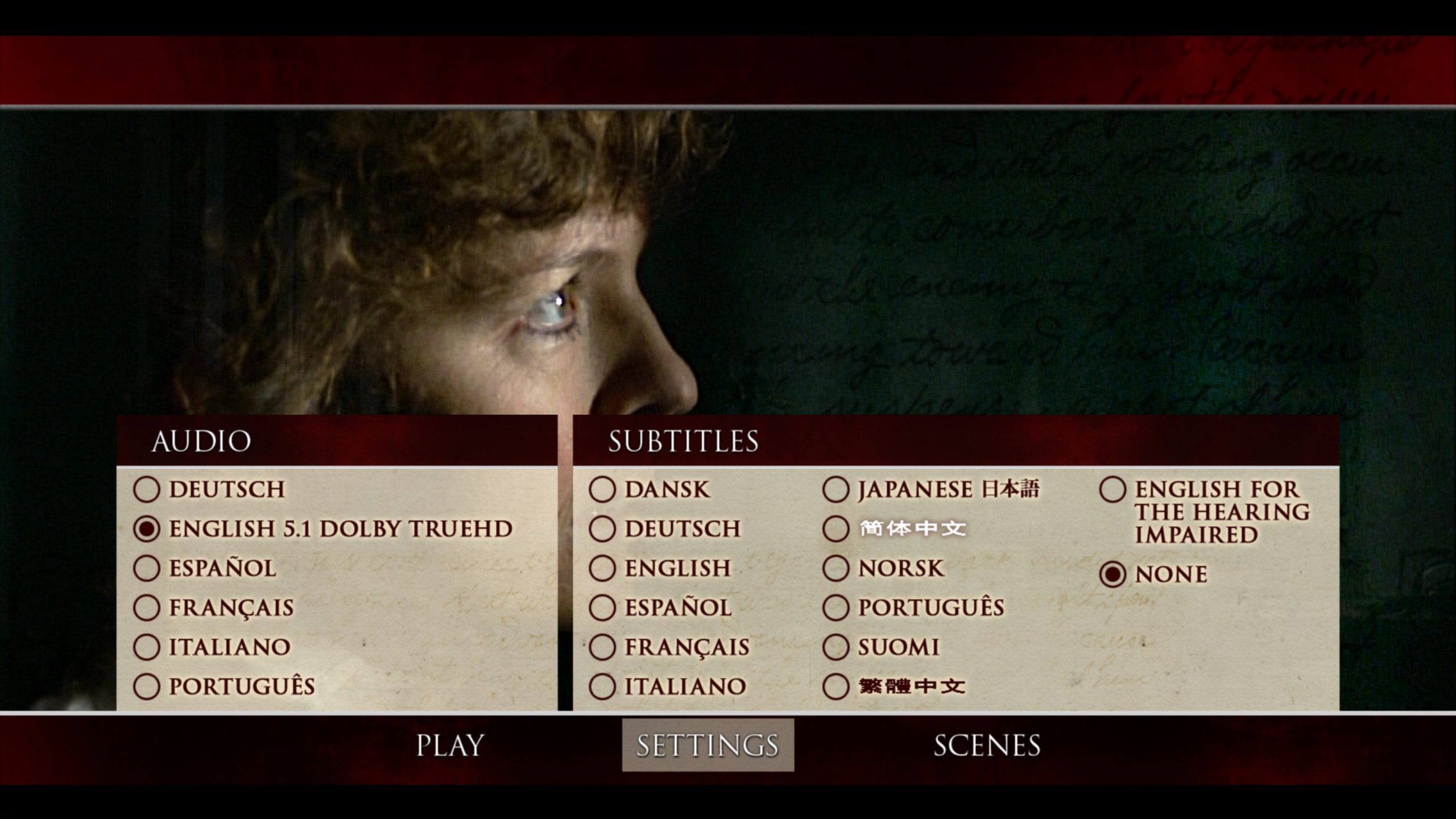Choose Deutsch audio track
The width and height of the screenshot is (1456, 819).
click(x=147, y=490)
